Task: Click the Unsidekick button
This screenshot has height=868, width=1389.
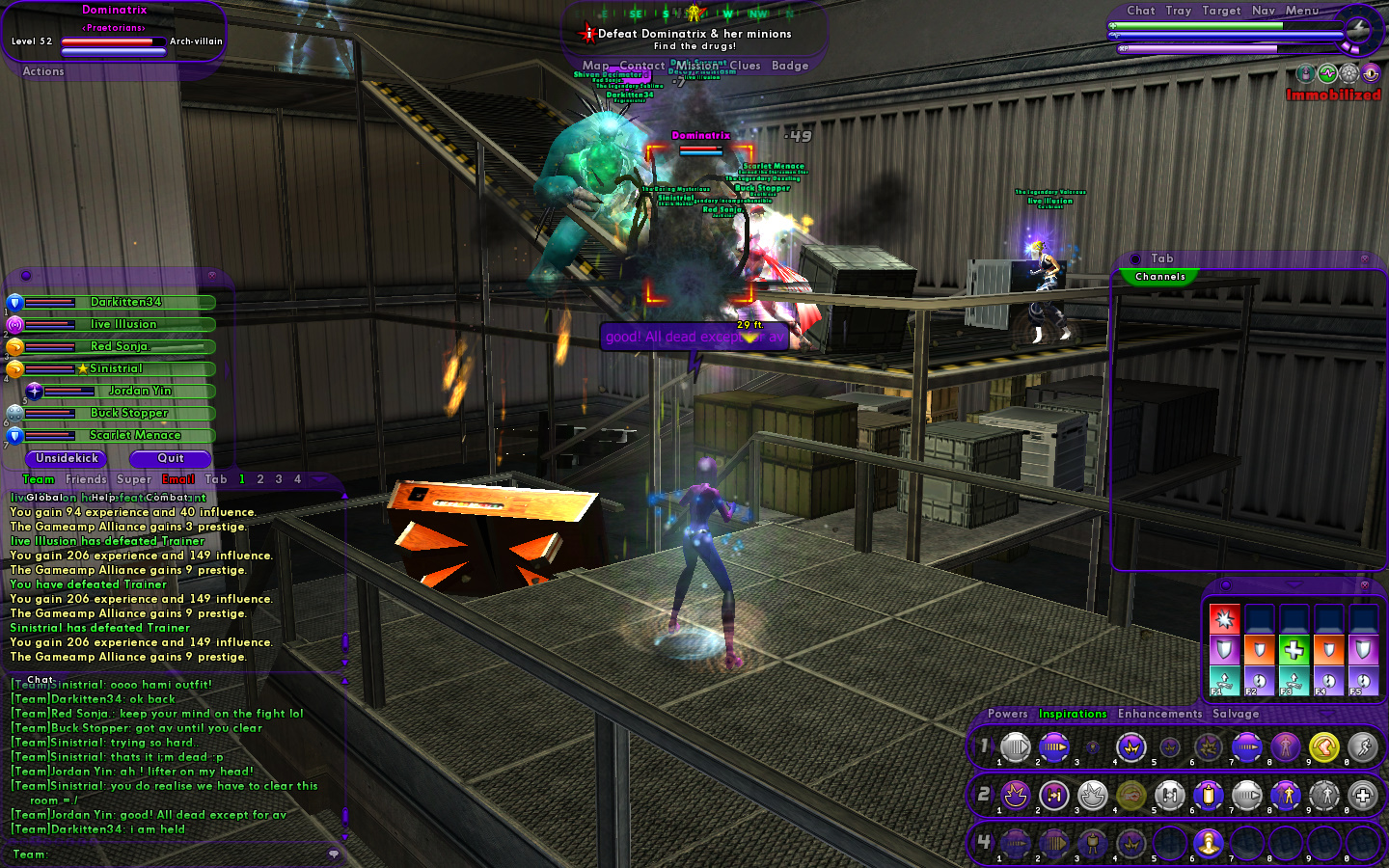Action: coord(67,458)
